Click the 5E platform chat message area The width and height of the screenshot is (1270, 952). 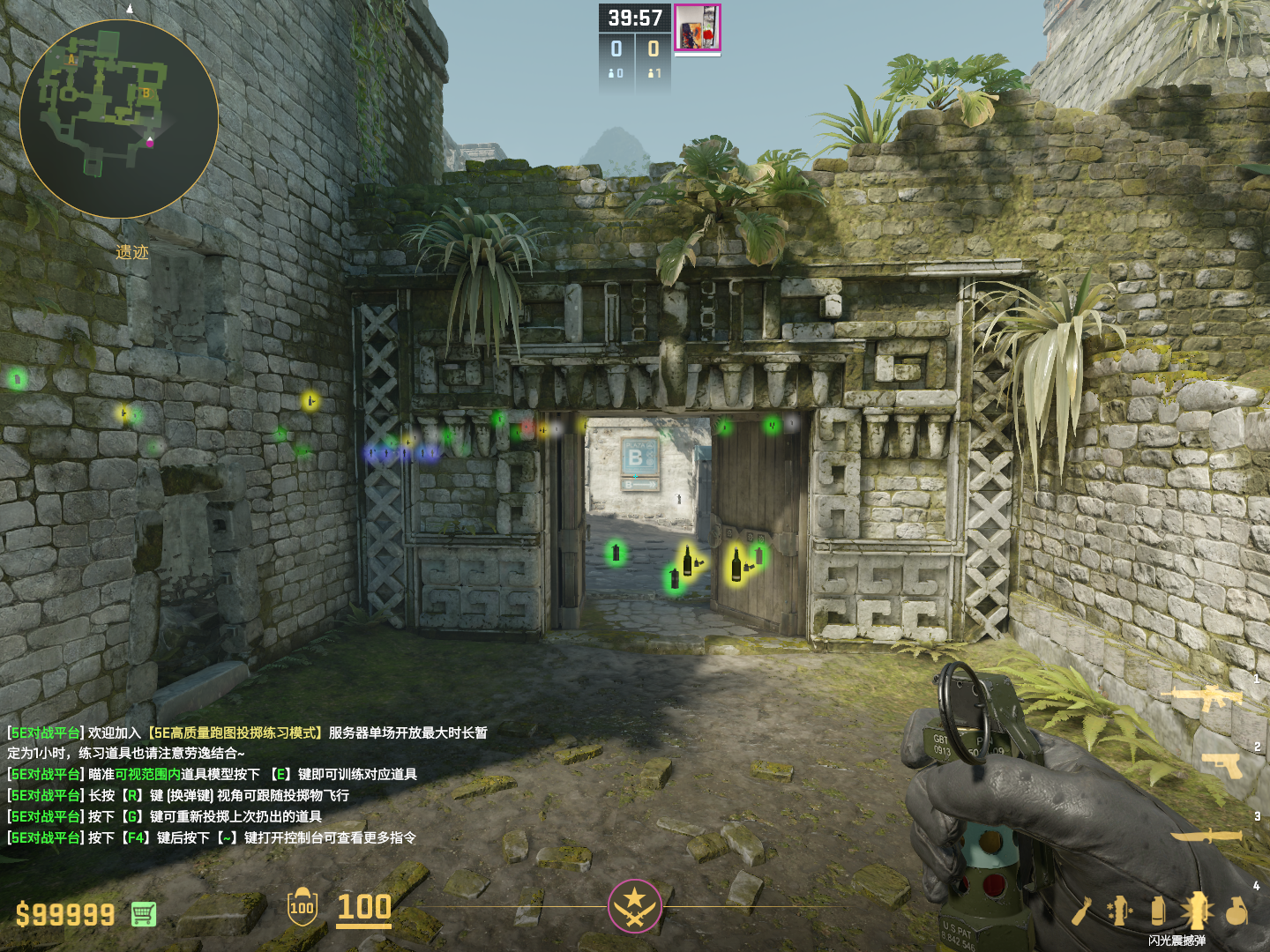click(x=247, y=785)
